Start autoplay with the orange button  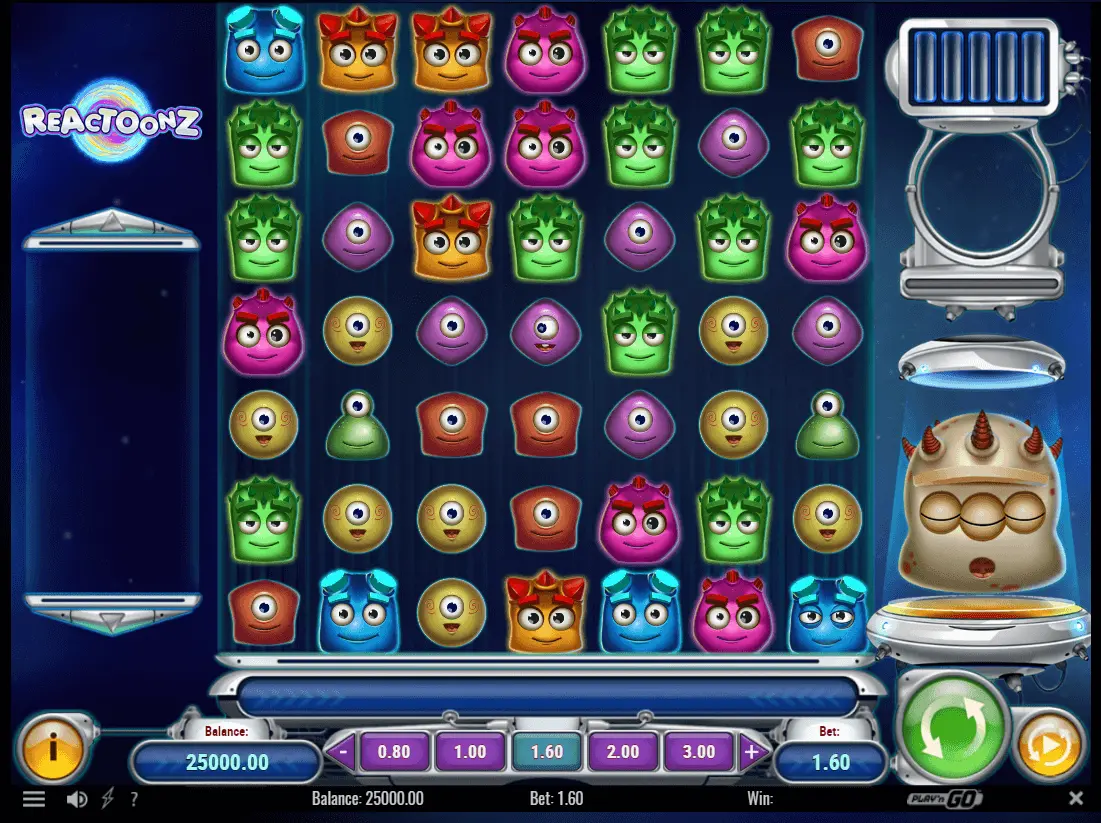(x=1050, y=744)
